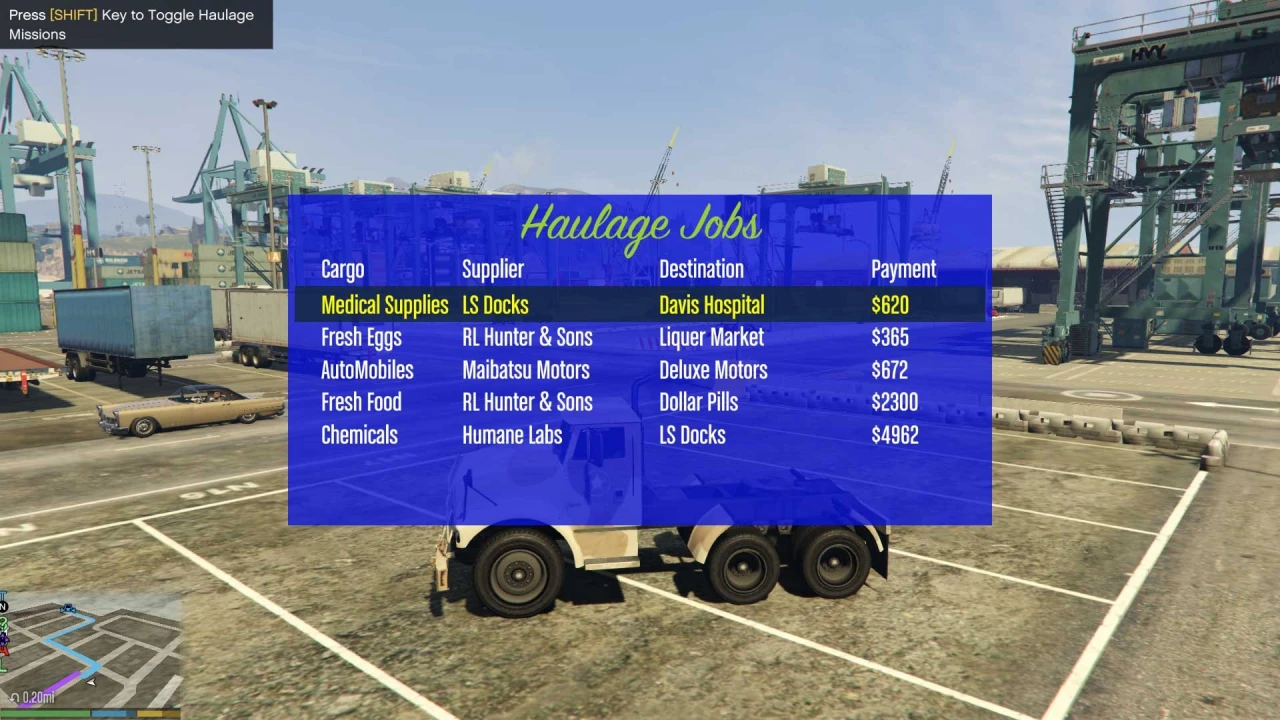Click the green L blip beside the minimap
The image size is (1280, 720).
click(4, 664)
